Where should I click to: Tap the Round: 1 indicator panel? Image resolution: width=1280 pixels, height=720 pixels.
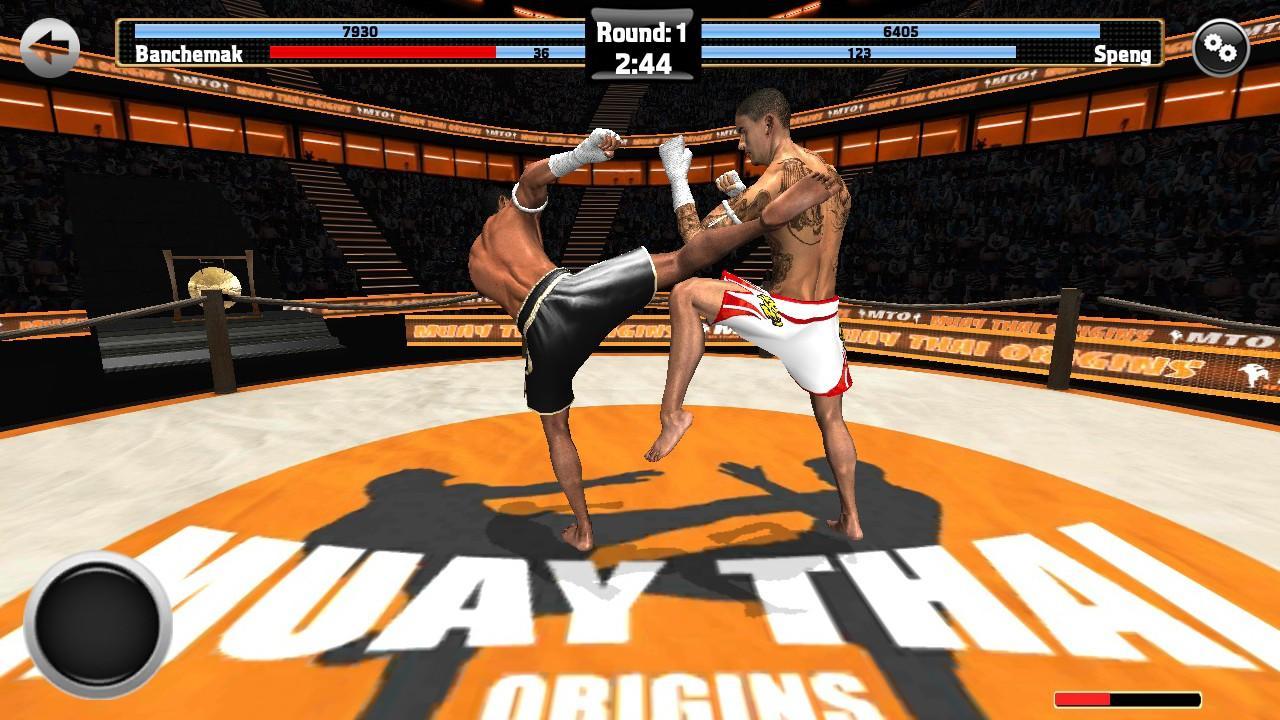point(644,30)
